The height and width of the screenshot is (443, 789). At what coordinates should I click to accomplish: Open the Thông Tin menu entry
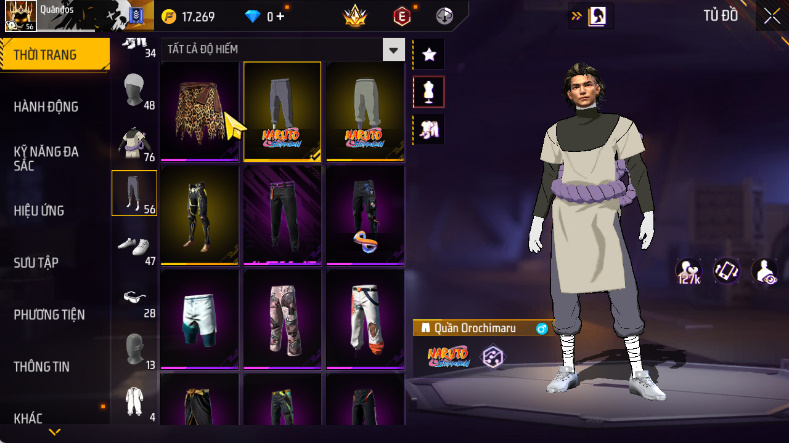coord(41,366)
